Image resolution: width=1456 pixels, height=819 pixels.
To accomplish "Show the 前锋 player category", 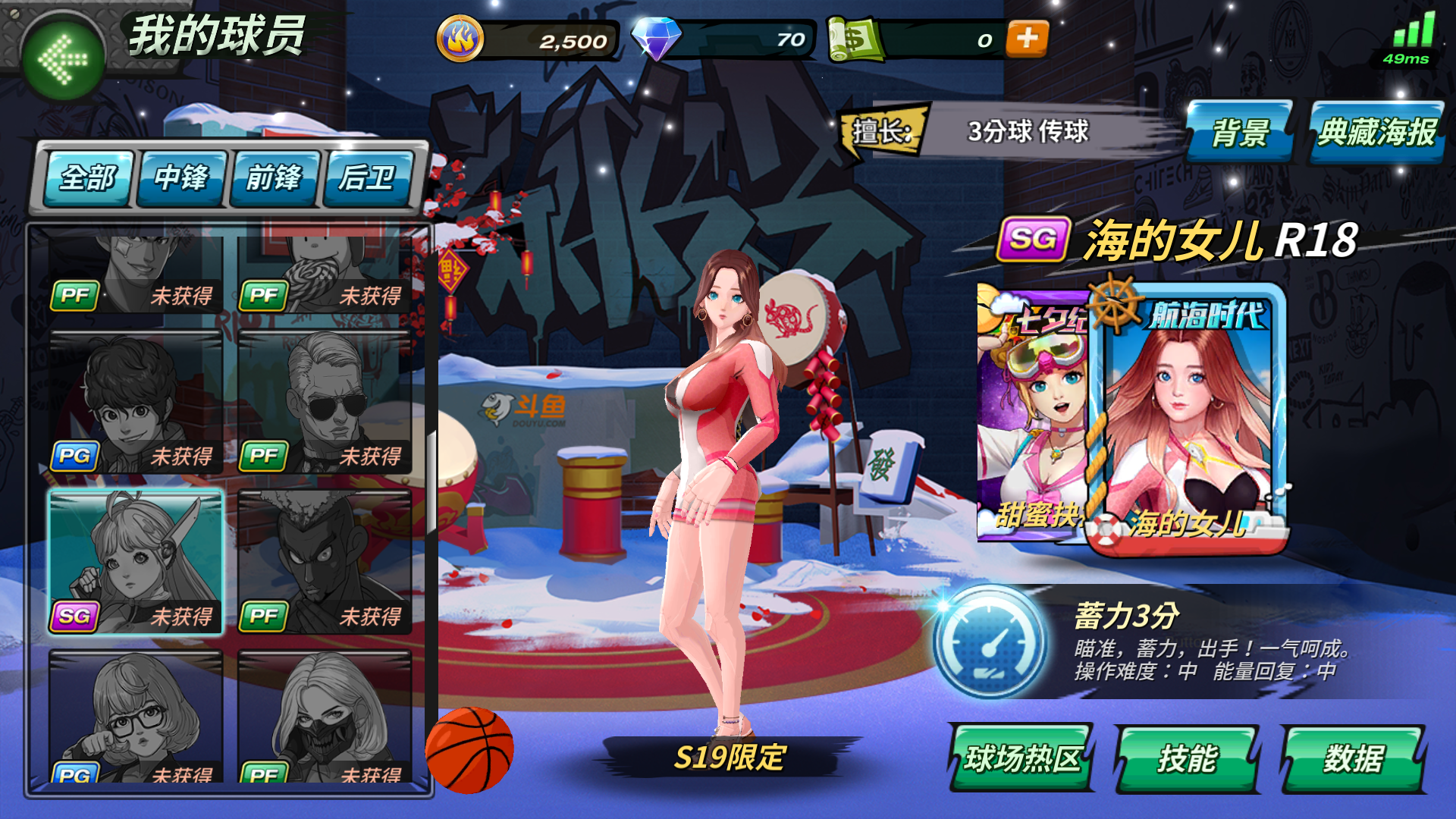I will [x=274, y=178].
